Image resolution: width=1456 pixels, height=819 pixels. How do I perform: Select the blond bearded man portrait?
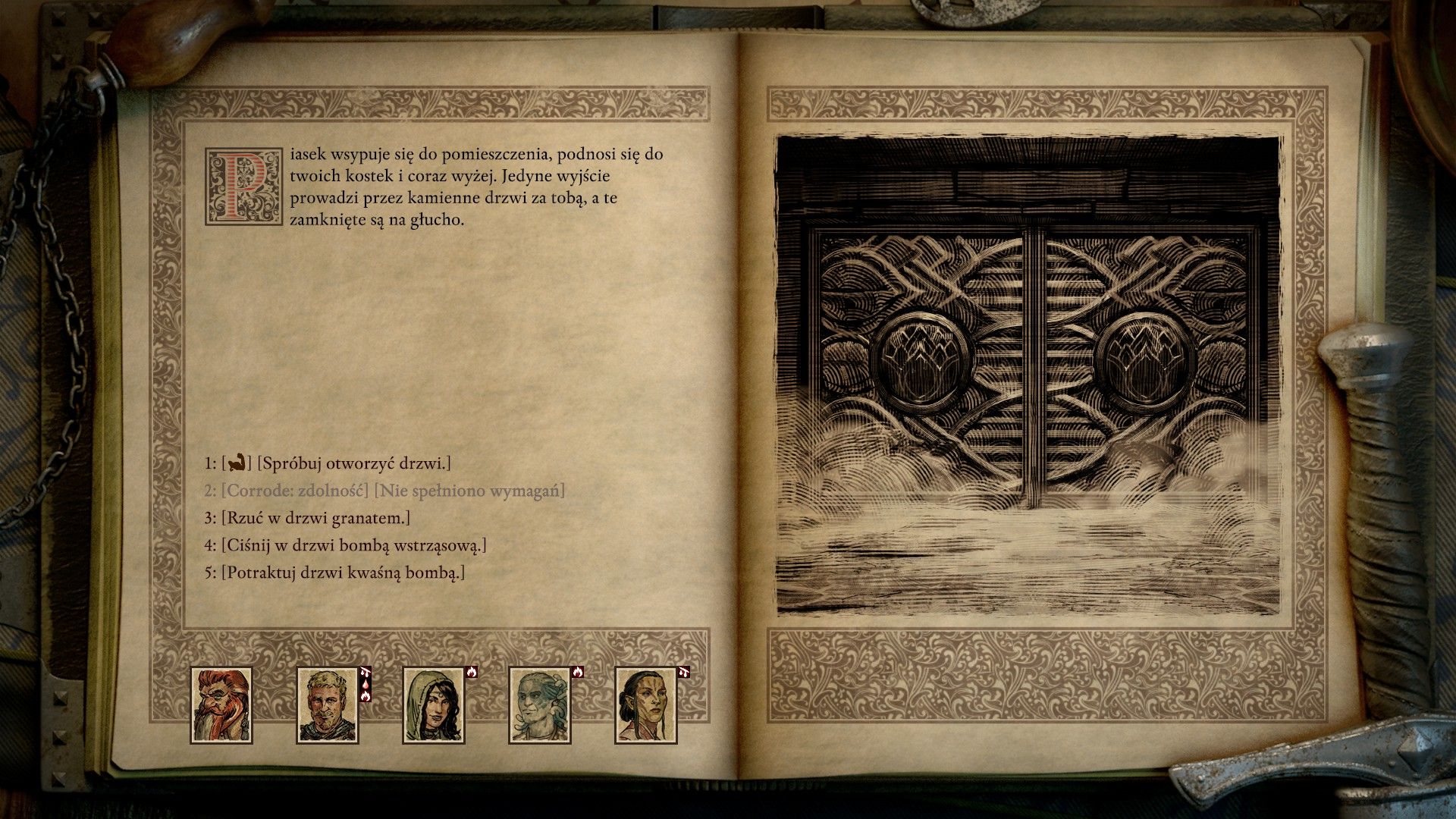point(327,704)
